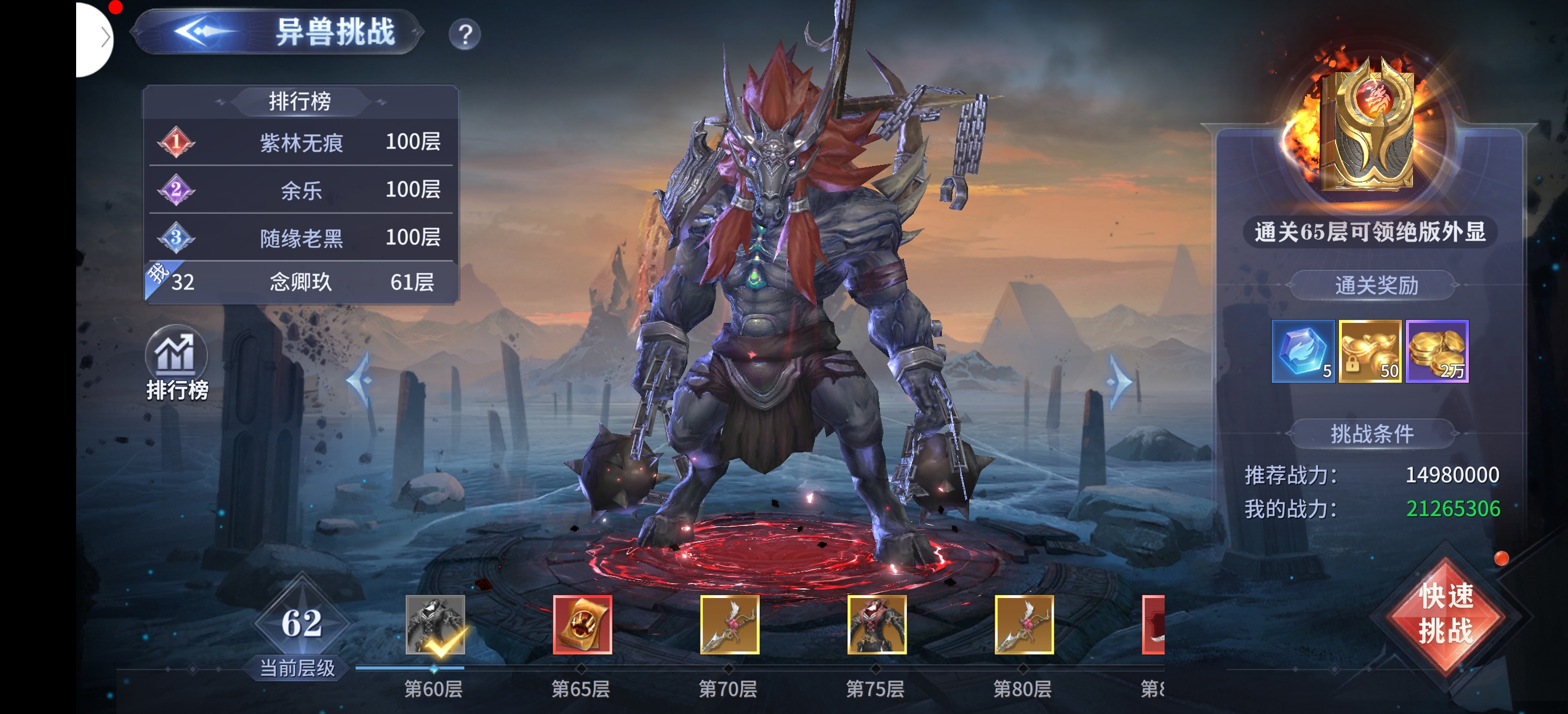1568x714 pixels.
Task: Select 随缘老黑 rank three leaderboard row
Action: point(301,238)
